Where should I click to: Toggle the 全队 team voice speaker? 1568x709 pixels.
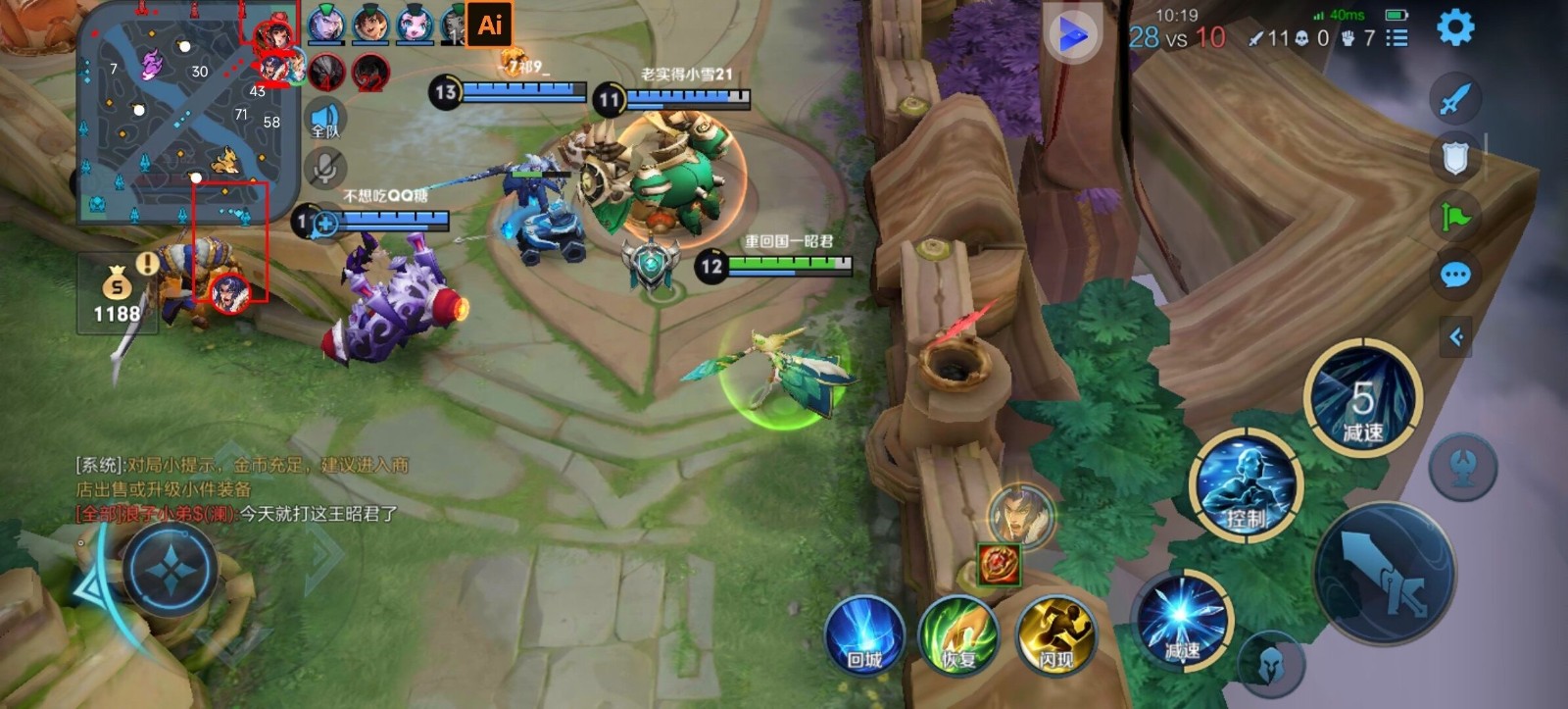[x=324, y=120]
